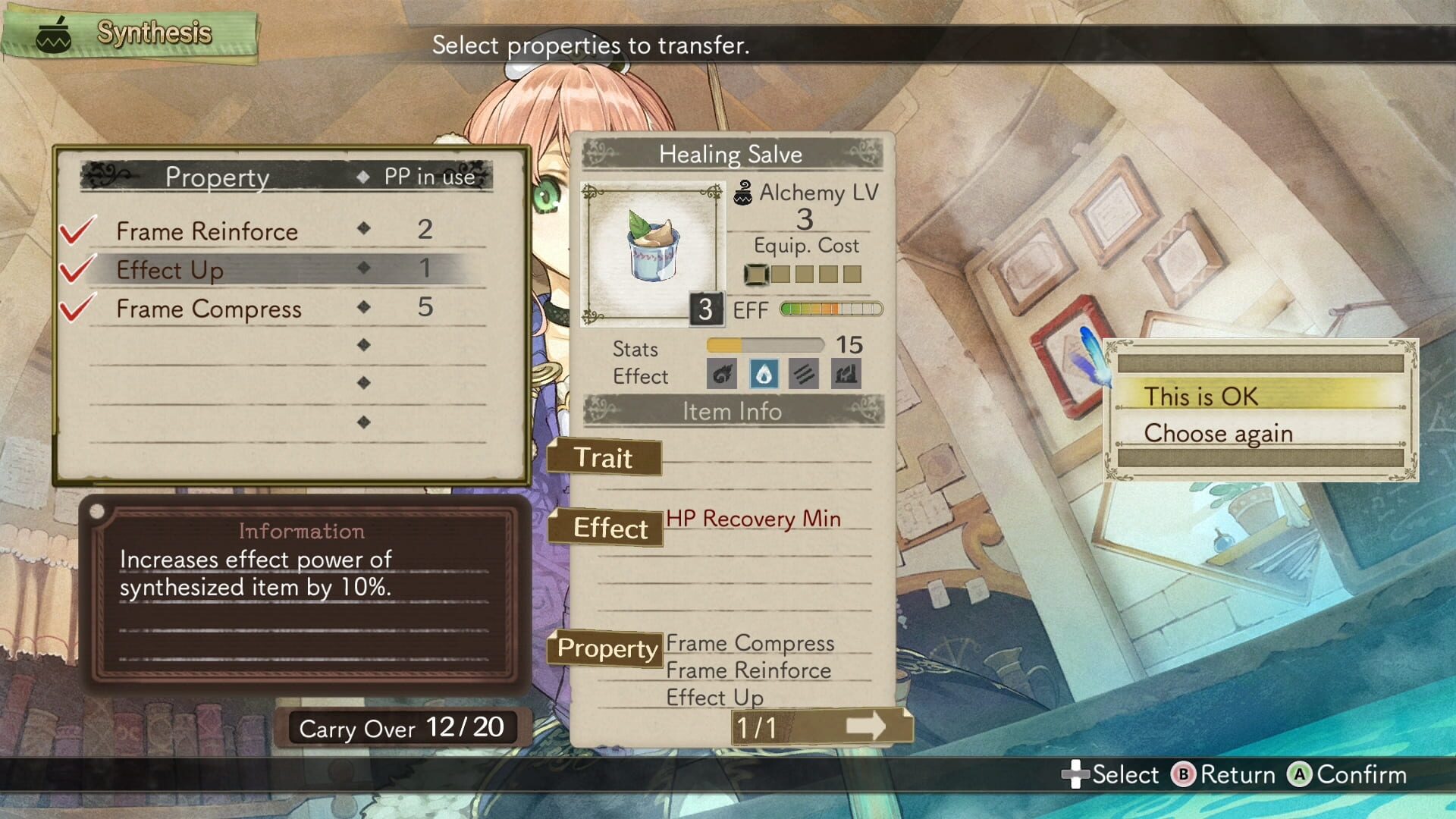
Task: Select 'Choose again' in the dialog
Action: [1219, 433]
